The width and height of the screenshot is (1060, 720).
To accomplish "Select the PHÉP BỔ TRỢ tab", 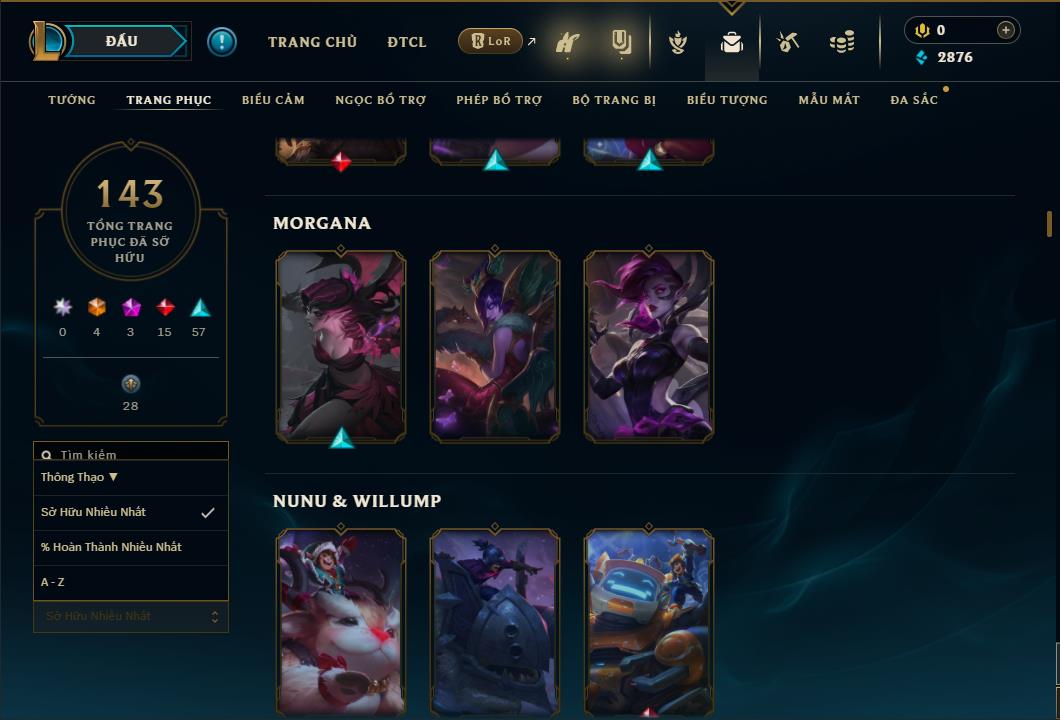I will point(499,100).
